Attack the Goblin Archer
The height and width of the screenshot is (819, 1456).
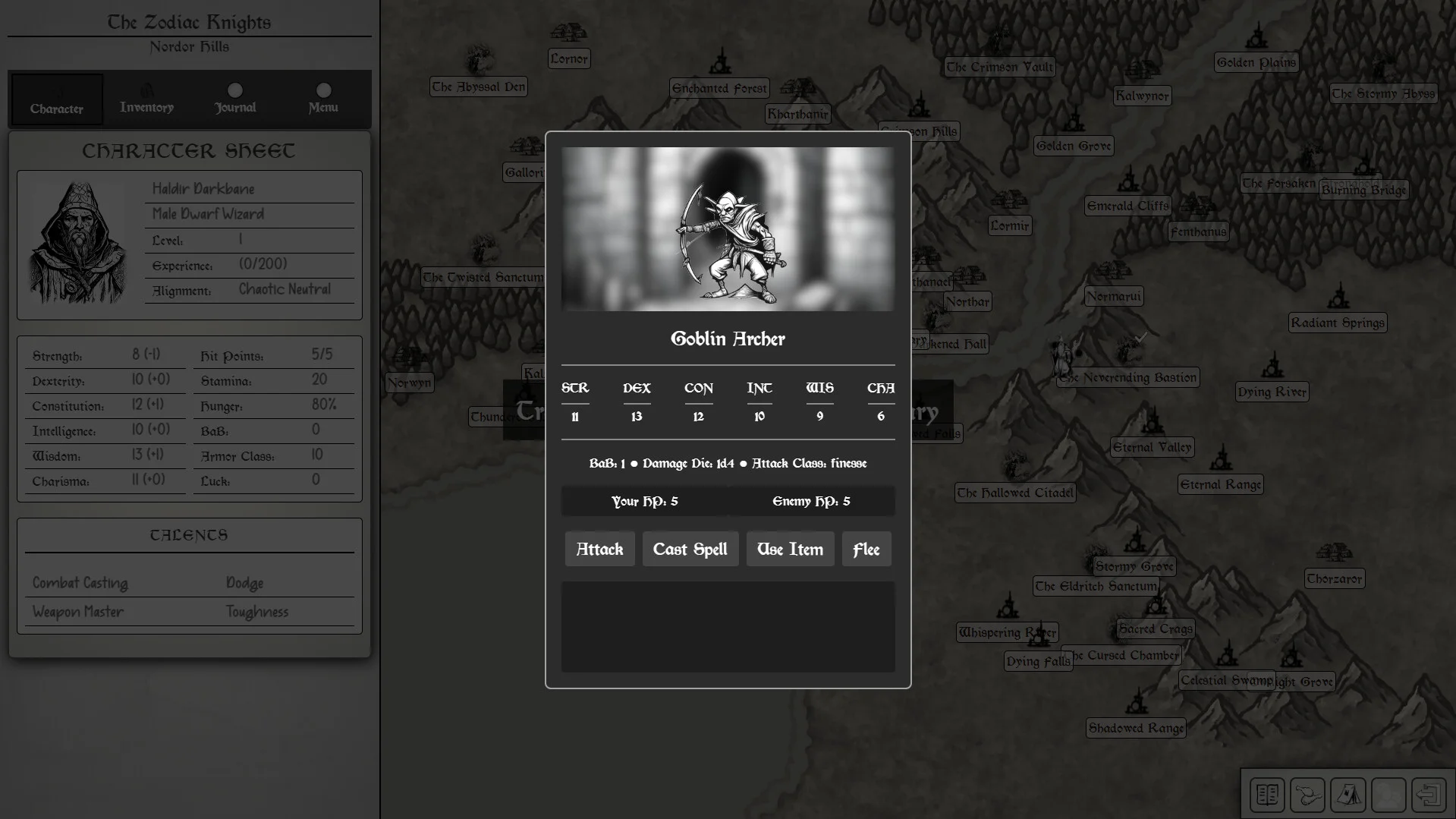[599, 549]
